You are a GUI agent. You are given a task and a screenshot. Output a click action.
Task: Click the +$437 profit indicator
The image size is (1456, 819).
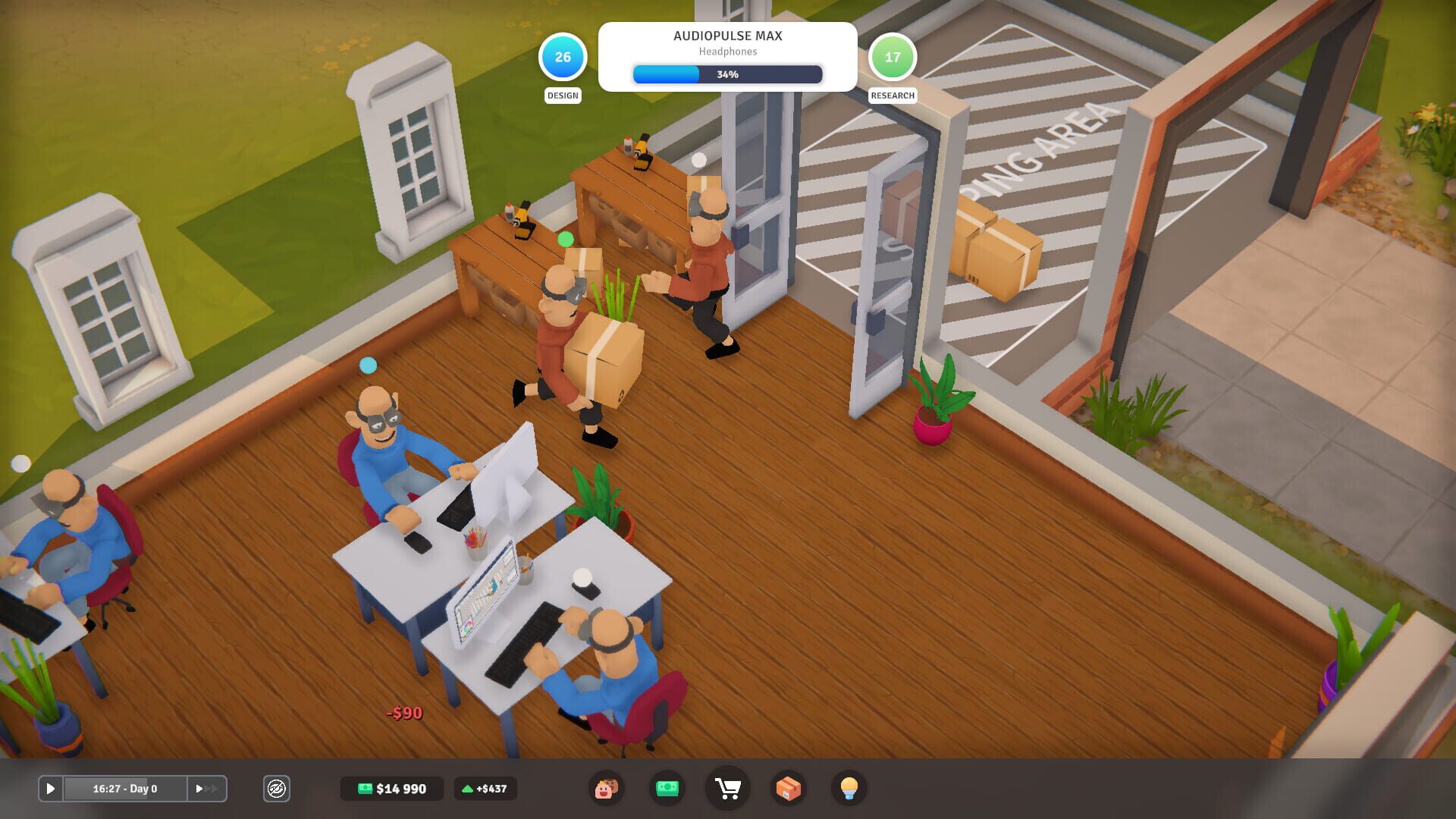pyautogui.click(x=485, y=789)
